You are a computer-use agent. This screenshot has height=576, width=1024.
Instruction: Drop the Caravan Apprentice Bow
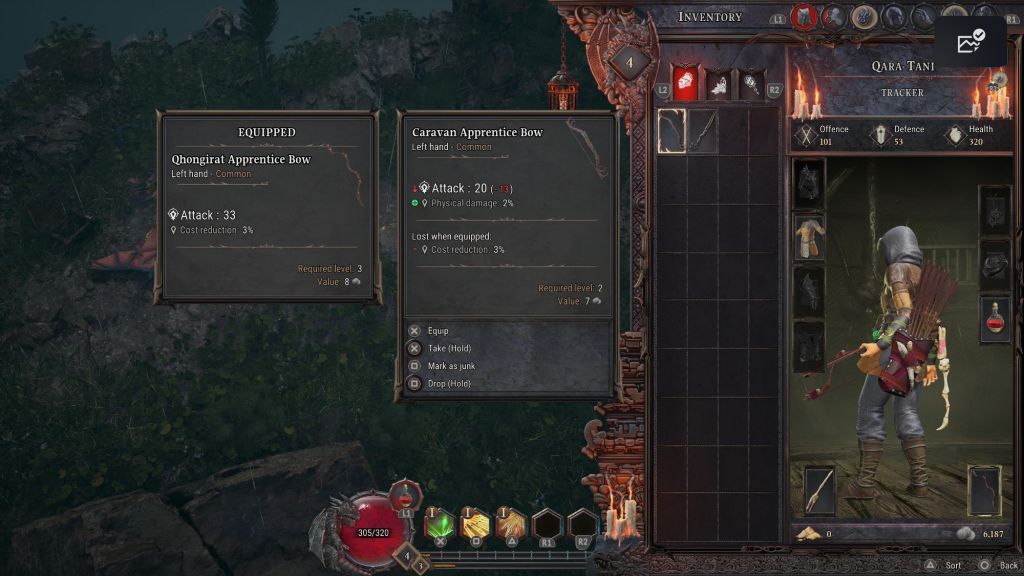coord(449,384)
